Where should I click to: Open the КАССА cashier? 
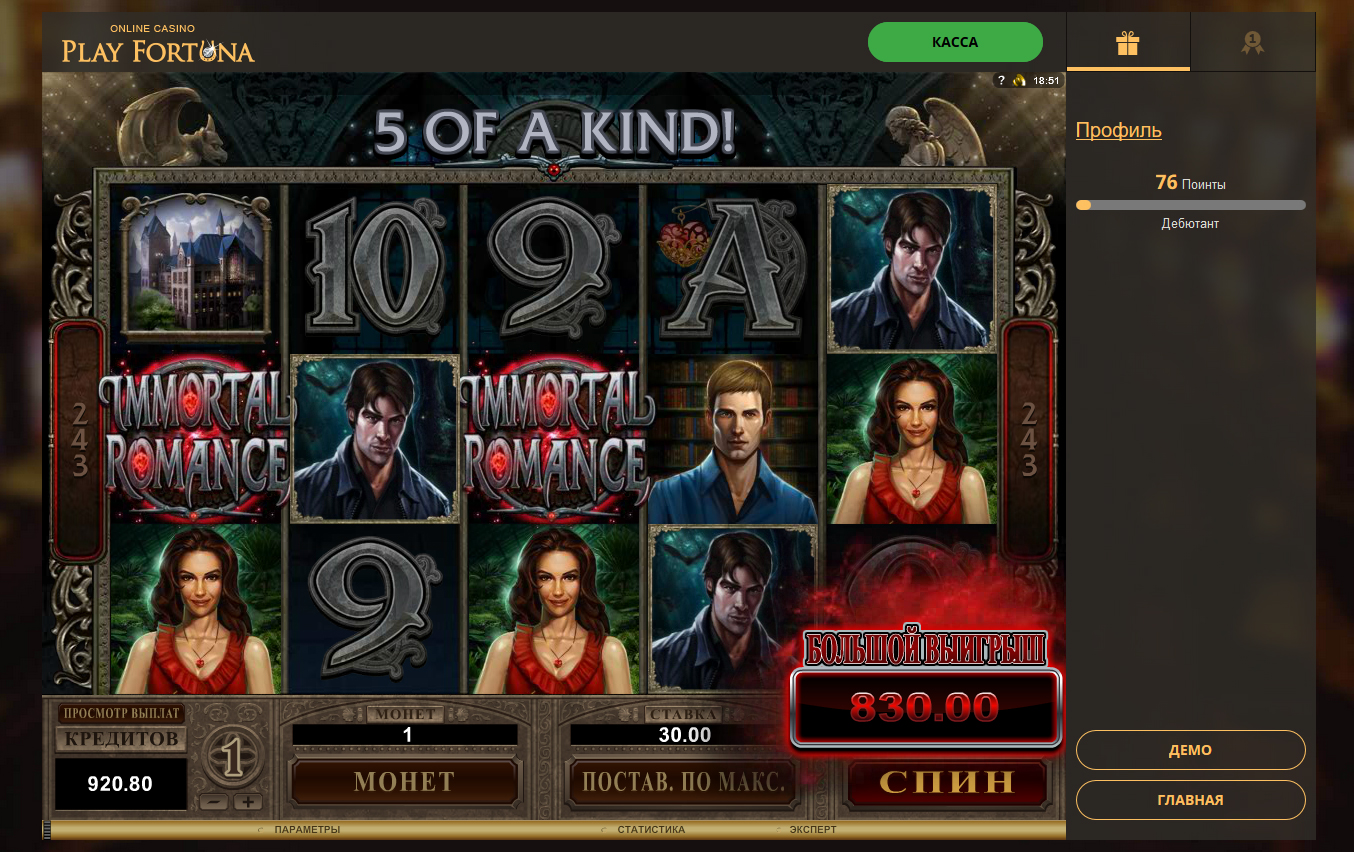pyautogui.click(x=955, y=43)
